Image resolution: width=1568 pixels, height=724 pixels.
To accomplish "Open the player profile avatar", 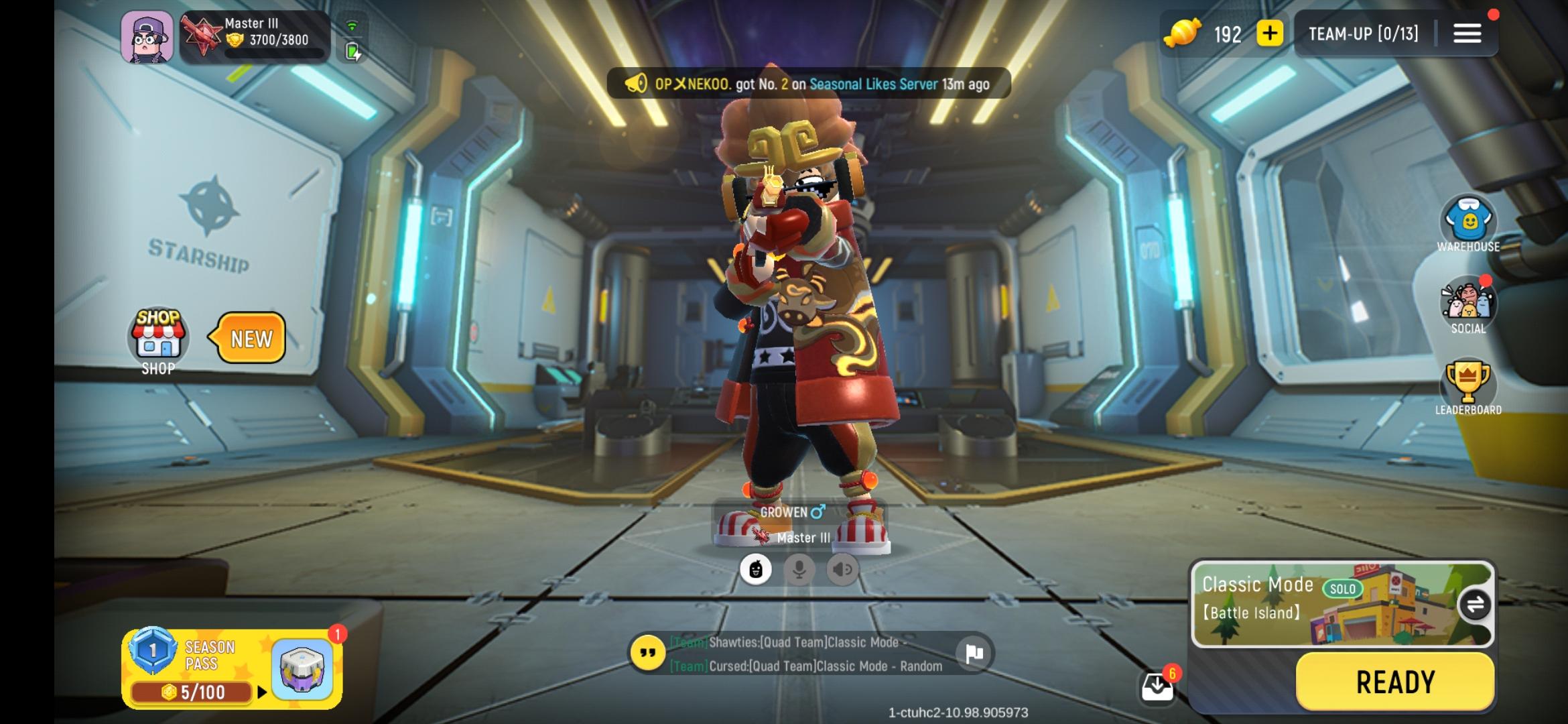I will pyautogui.click(x=147, y=37).
